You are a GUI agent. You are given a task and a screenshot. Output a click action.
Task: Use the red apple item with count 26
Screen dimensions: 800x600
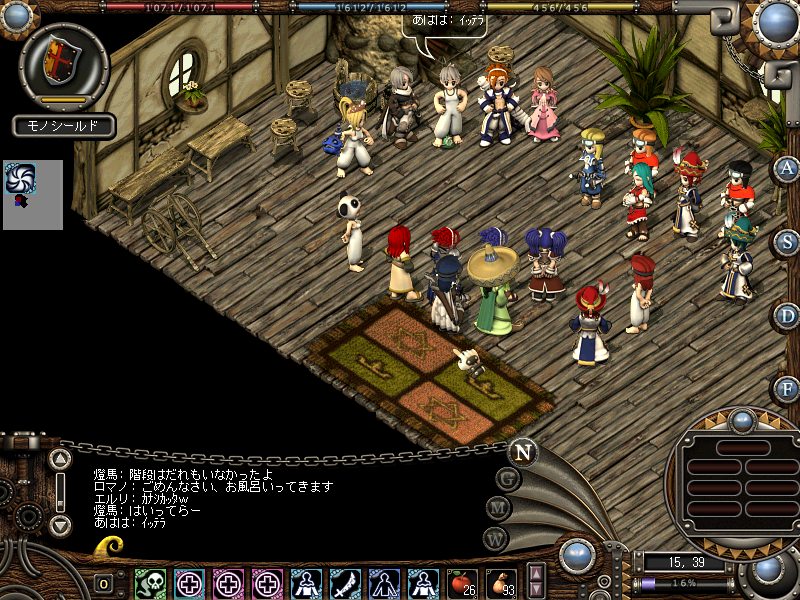(x=462, y=583)
